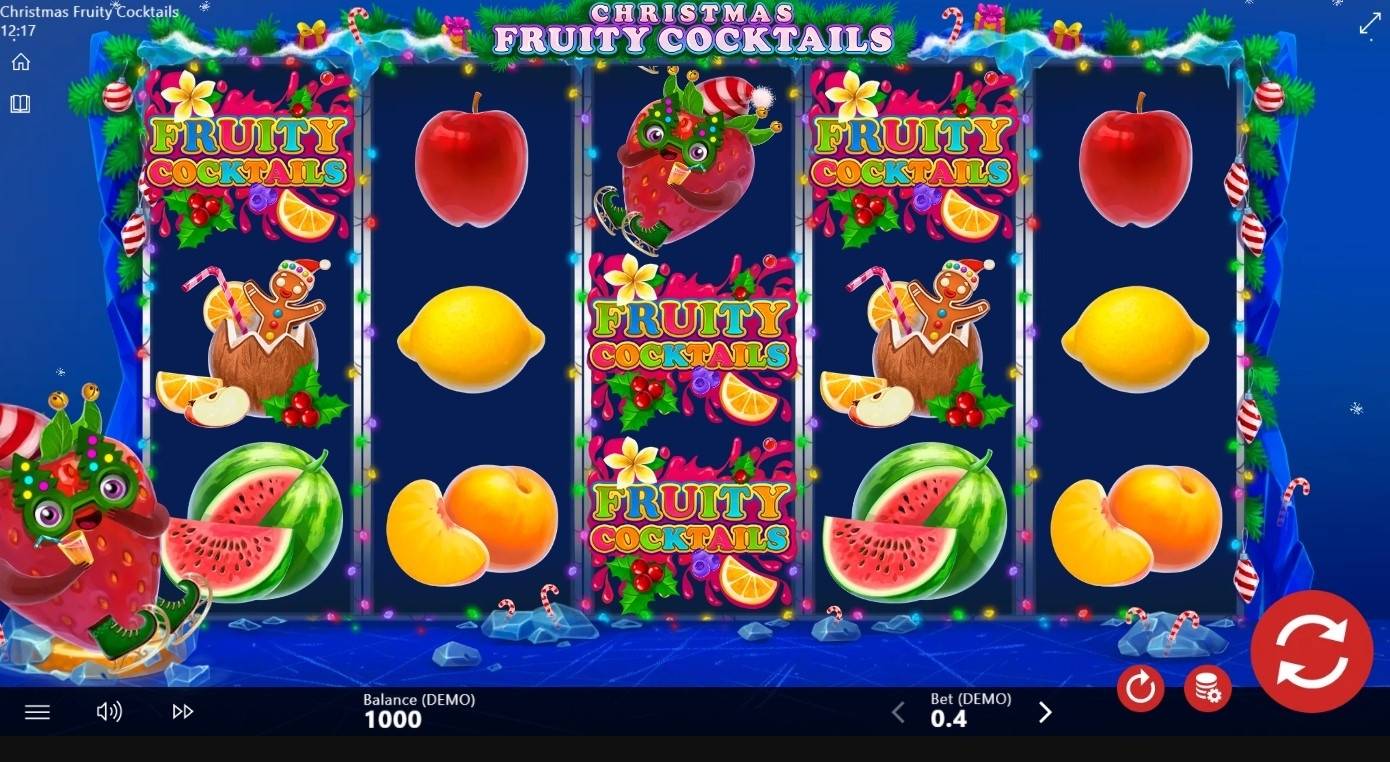Open coin value settings with the coin-gear icon
The height and width of the screenshot is (762, 1390).
click(1207, 689)
